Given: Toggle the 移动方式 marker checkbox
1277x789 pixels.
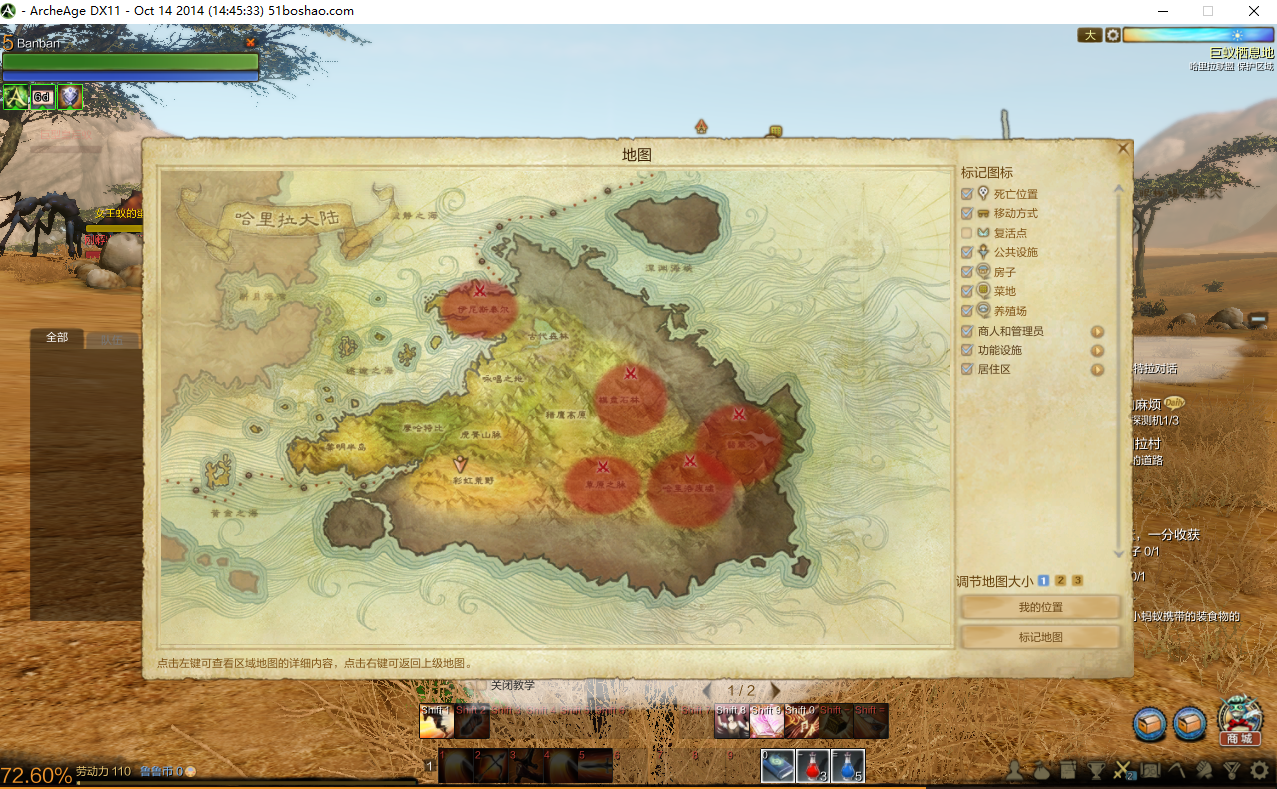Looking at the screenshot, I should coord(967,214).
